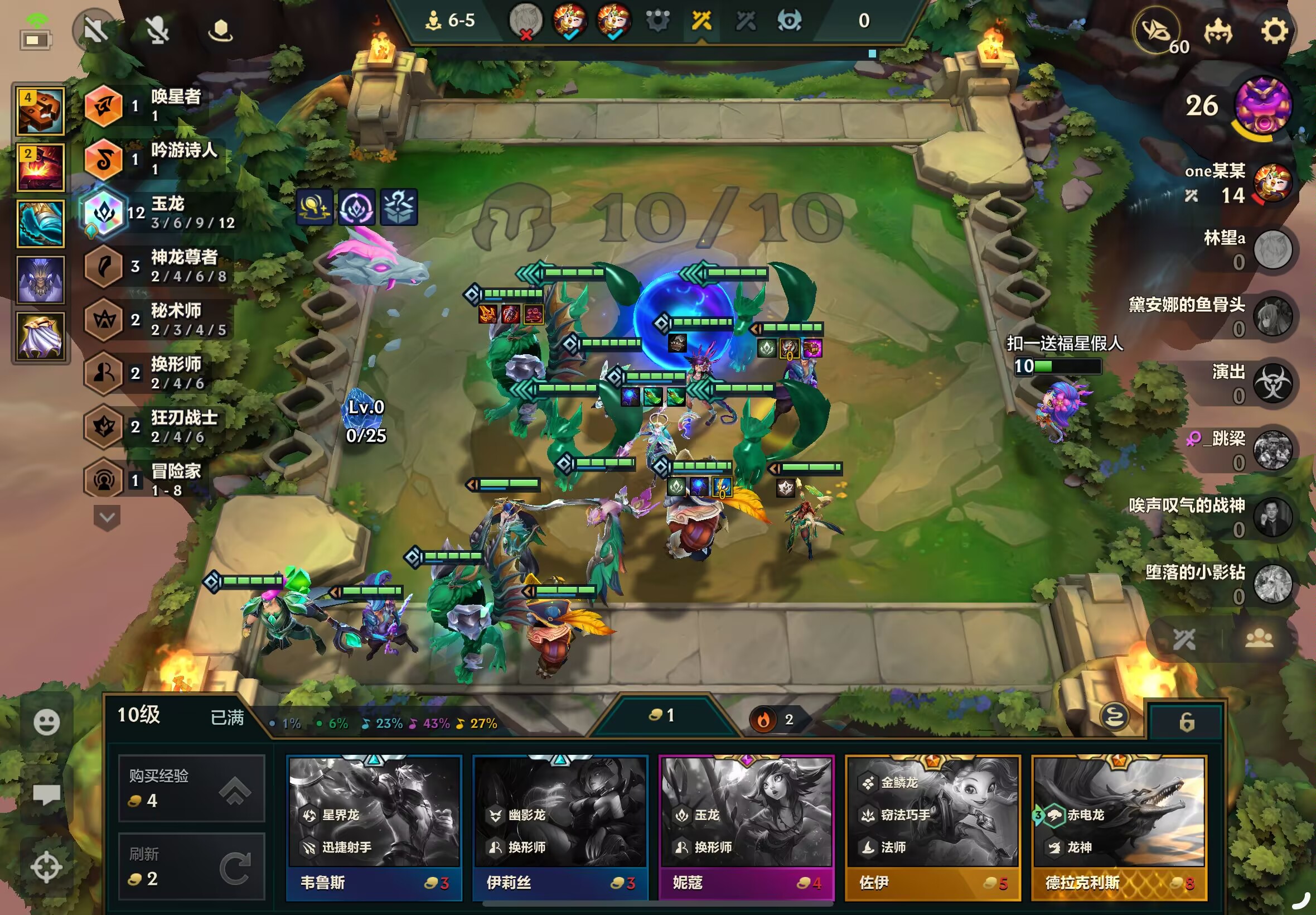The width and height of the screenshot is (1316, 915).
Task: Toggle the muted microphone icon
Action: pyautogui.click(x=157, y=30)
